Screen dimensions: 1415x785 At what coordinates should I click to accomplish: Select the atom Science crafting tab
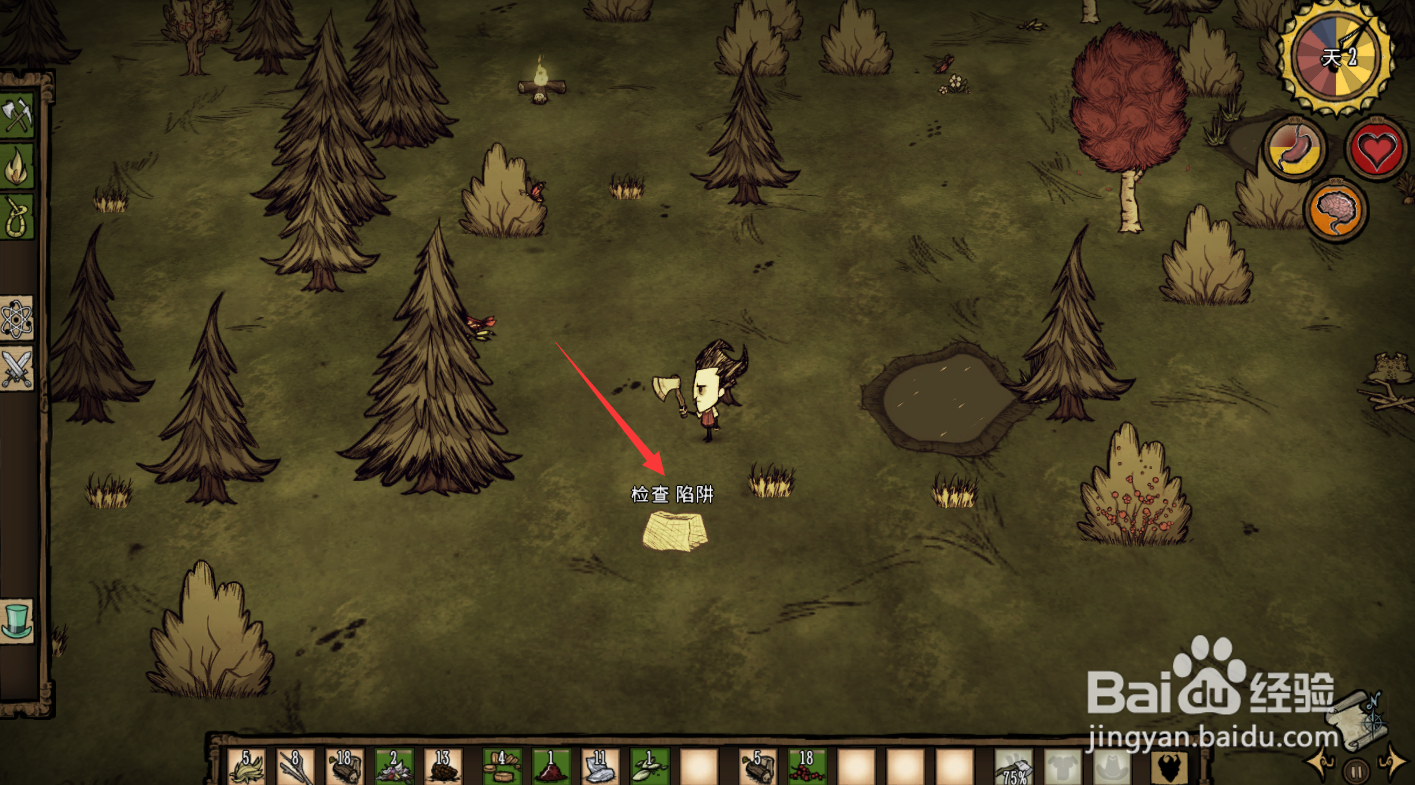17,319
